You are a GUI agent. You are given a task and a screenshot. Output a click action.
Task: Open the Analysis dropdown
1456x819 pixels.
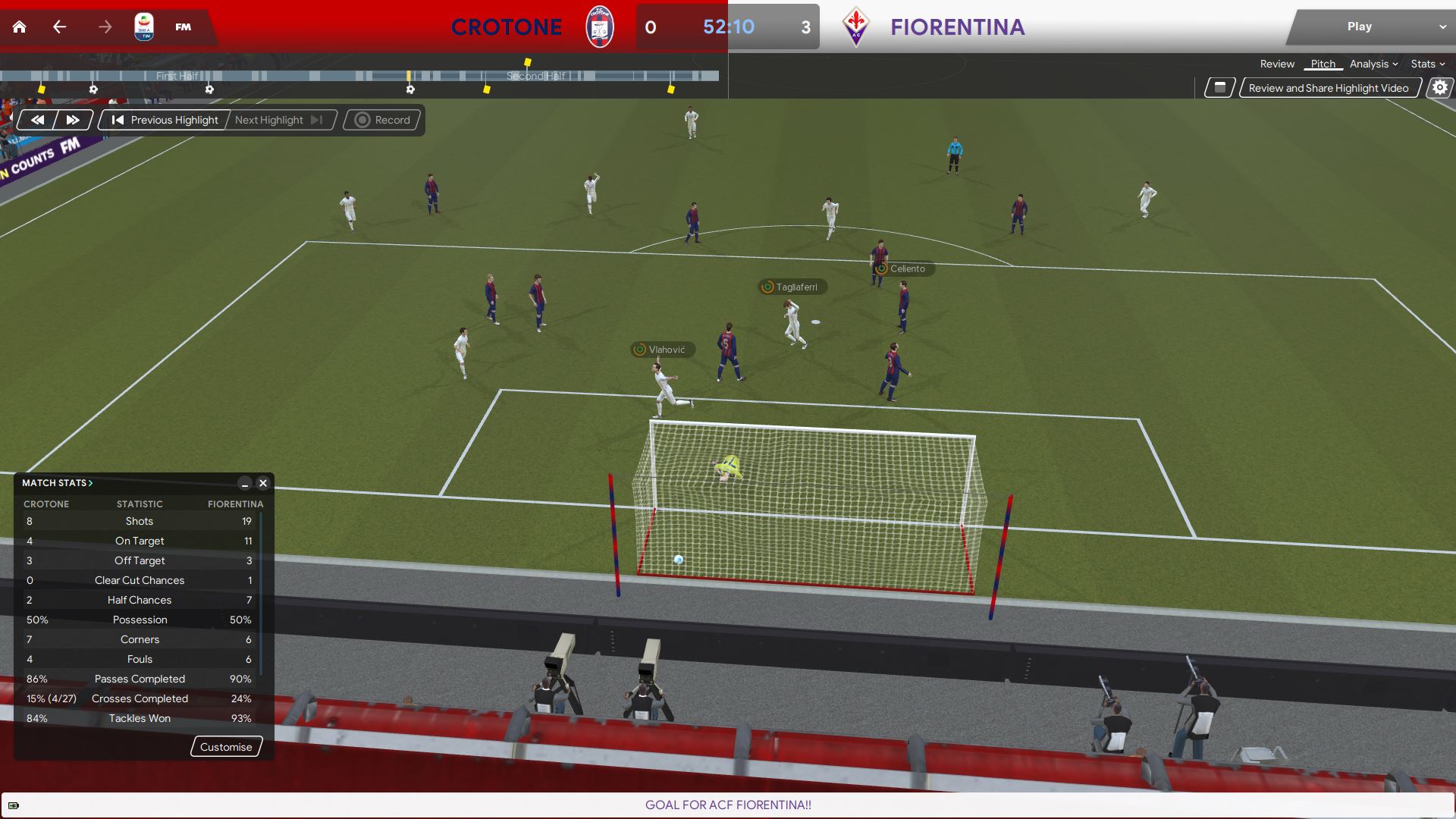(x=1373, y=64)
